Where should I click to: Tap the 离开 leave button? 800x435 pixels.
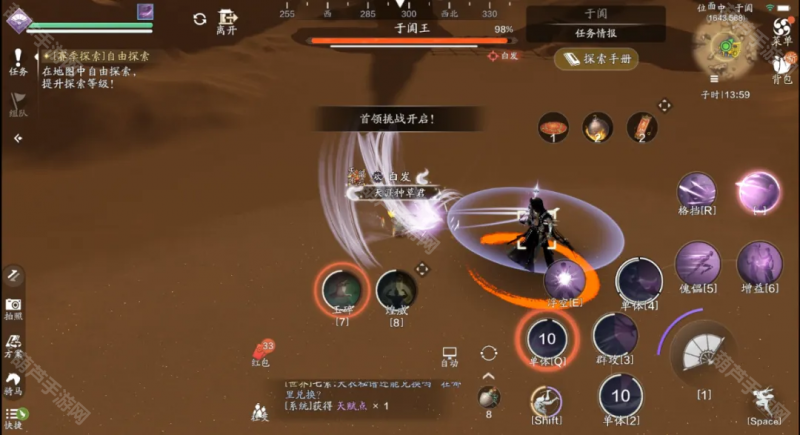click(x=228, y=22)
